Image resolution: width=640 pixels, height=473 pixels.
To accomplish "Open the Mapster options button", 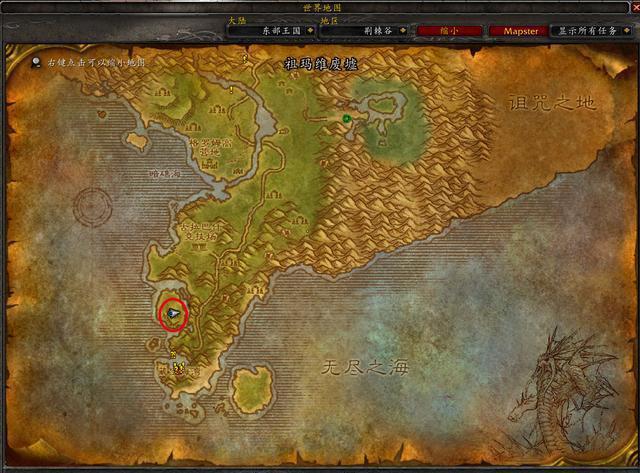I will [x=520, y=31].
